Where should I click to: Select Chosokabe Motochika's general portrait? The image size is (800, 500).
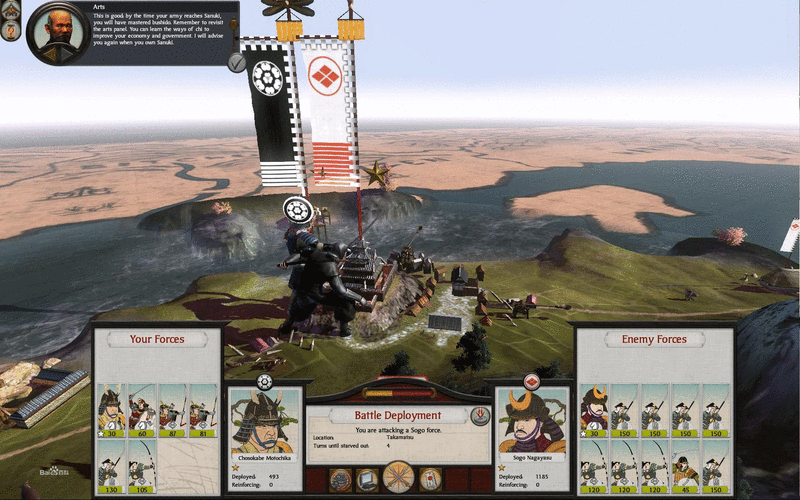[x=265, y=426]
